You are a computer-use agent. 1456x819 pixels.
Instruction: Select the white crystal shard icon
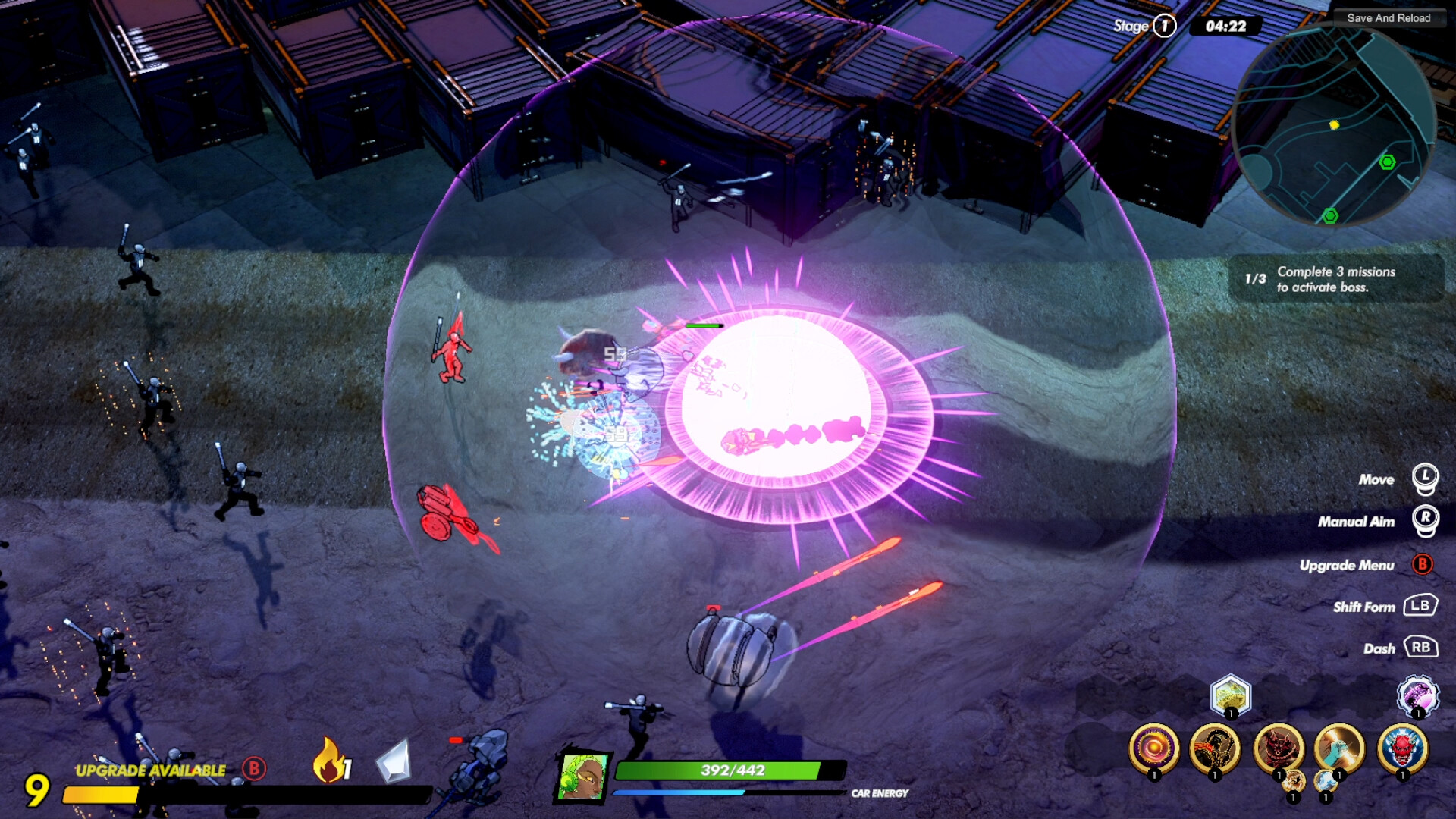(394, 761)
